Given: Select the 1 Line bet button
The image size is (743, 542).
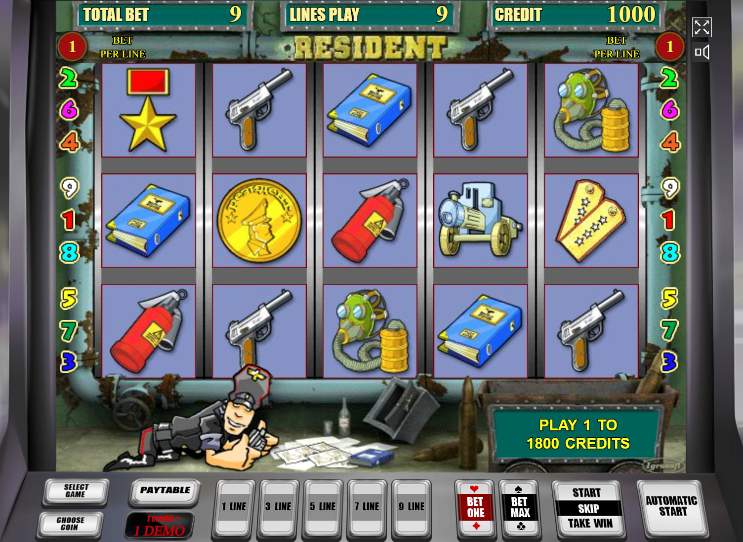Looking at the screenshot, I should pyautogui.click(x=235, y=507).
